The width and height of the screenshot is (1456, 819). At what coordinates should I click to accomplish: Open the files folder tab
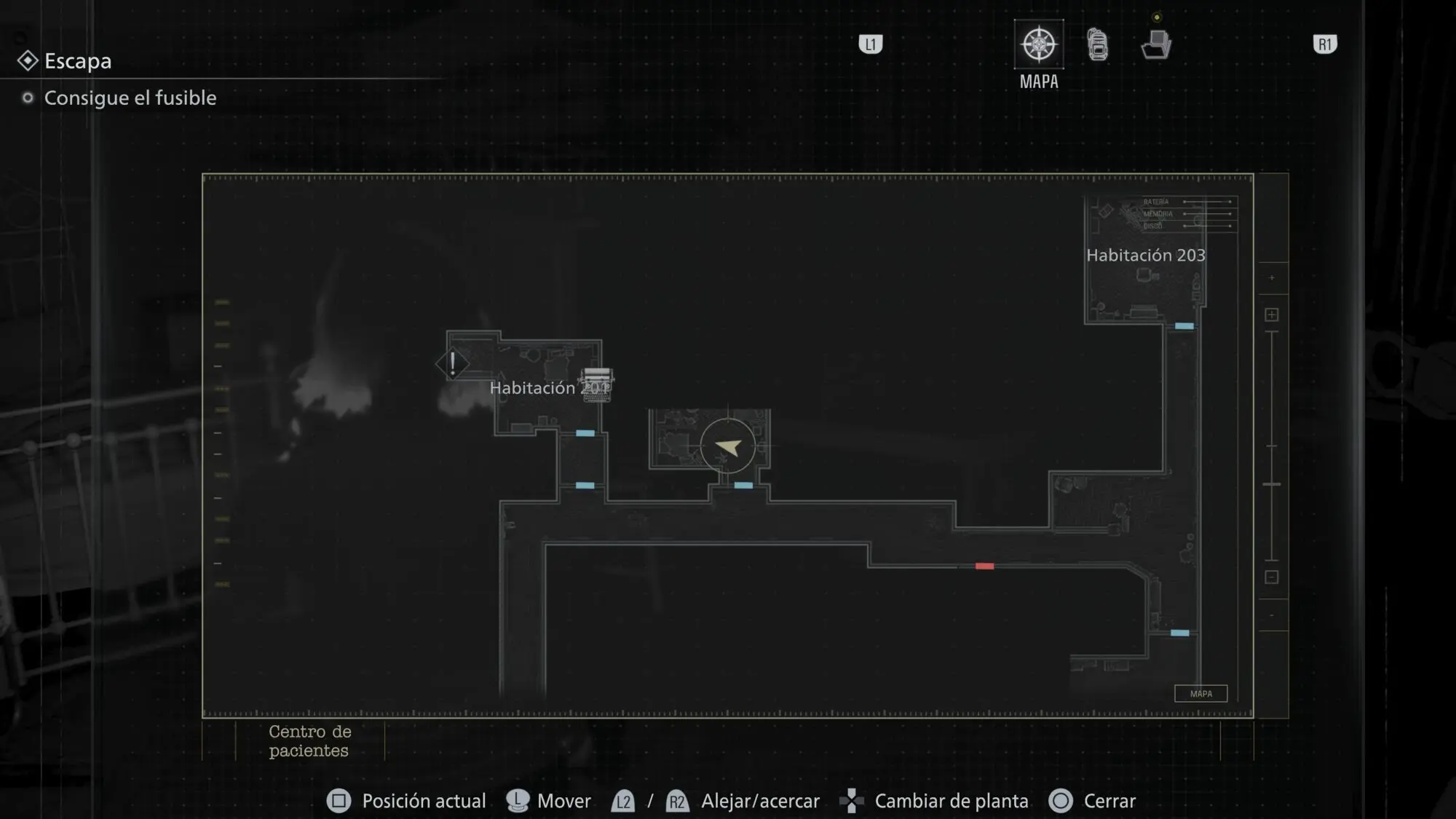coord(1156,44)
